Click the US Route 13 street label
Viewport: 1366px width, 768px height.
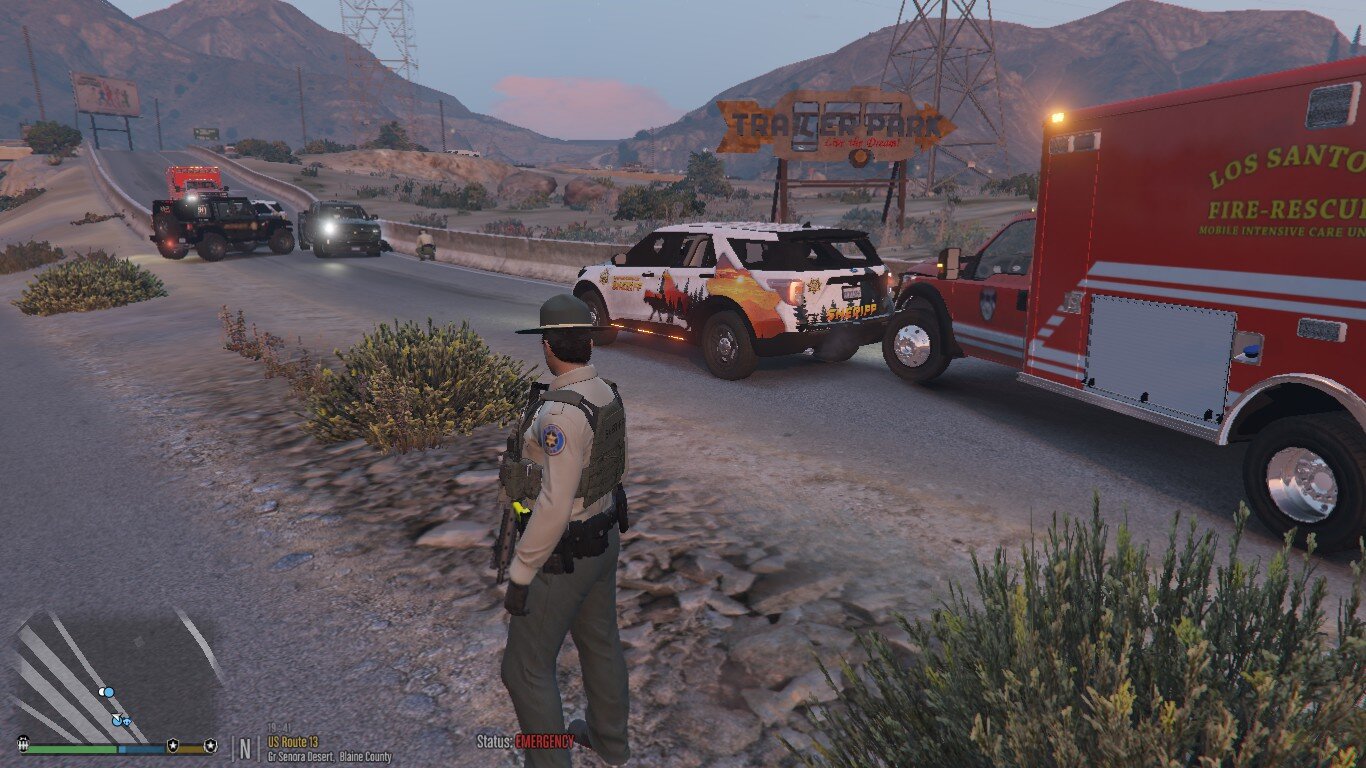tap(292, 742)
